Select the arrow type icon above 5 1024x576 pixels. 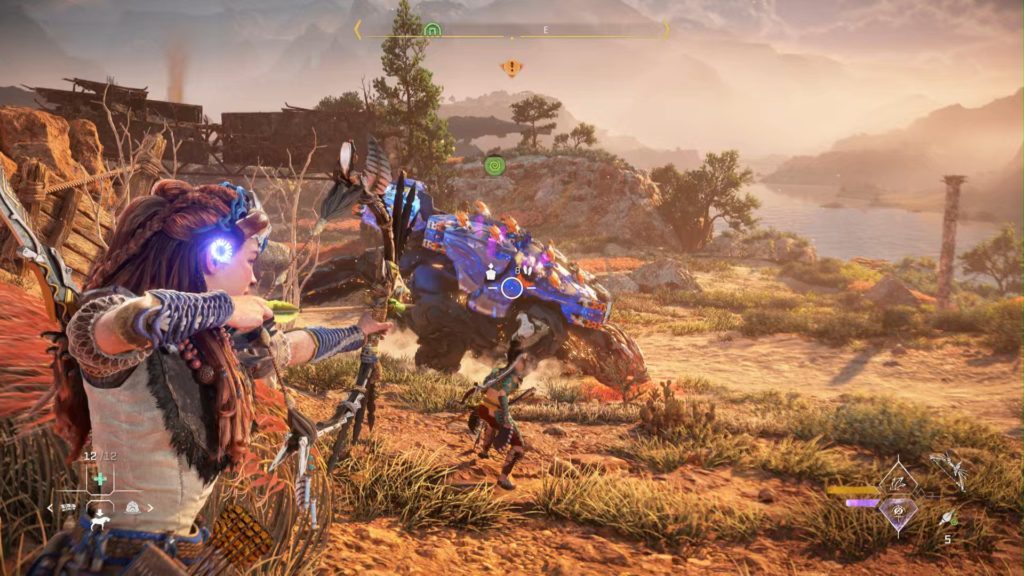point(947,518)
